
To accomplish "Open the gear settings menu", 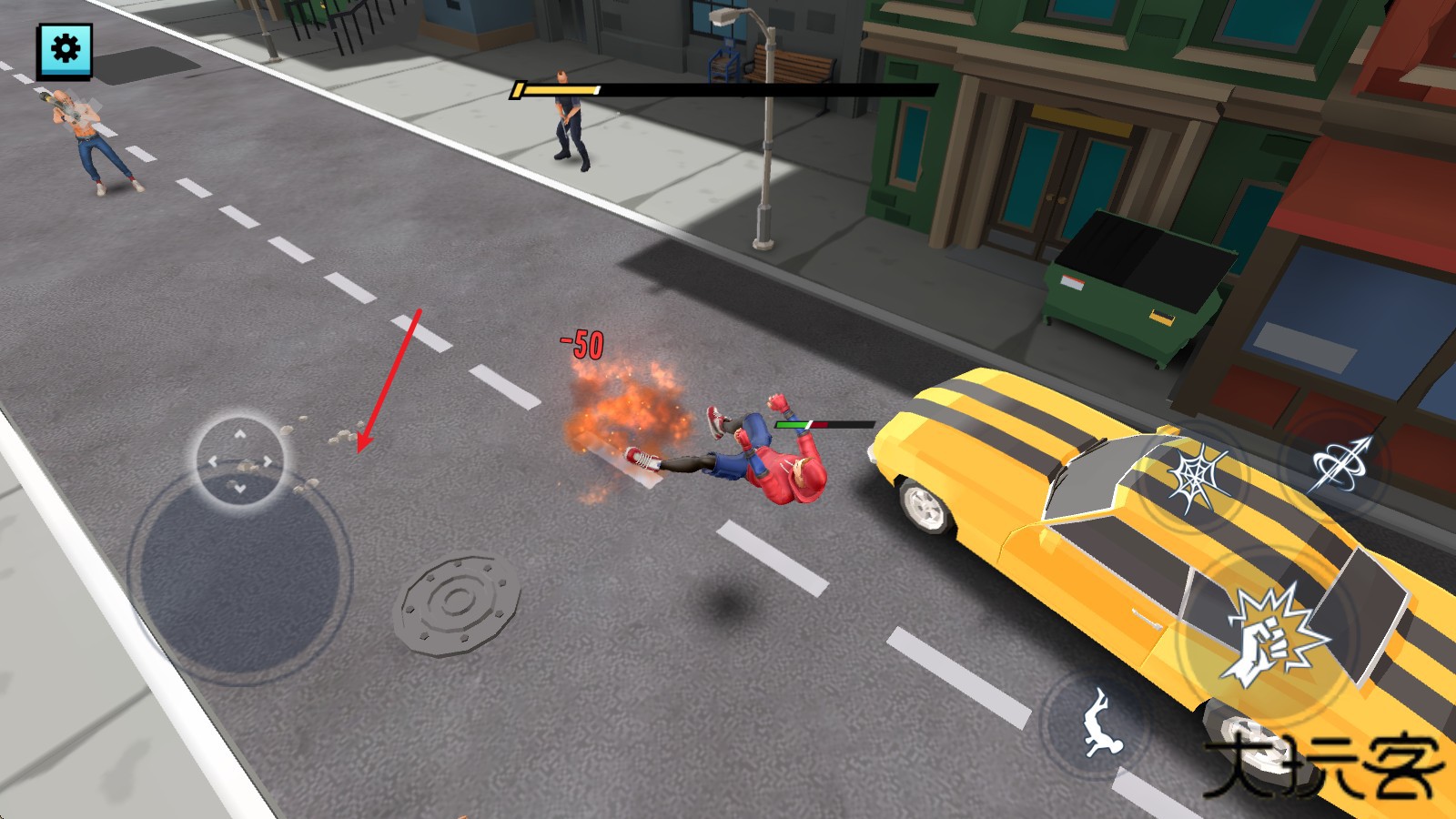I will click(65, 49).
